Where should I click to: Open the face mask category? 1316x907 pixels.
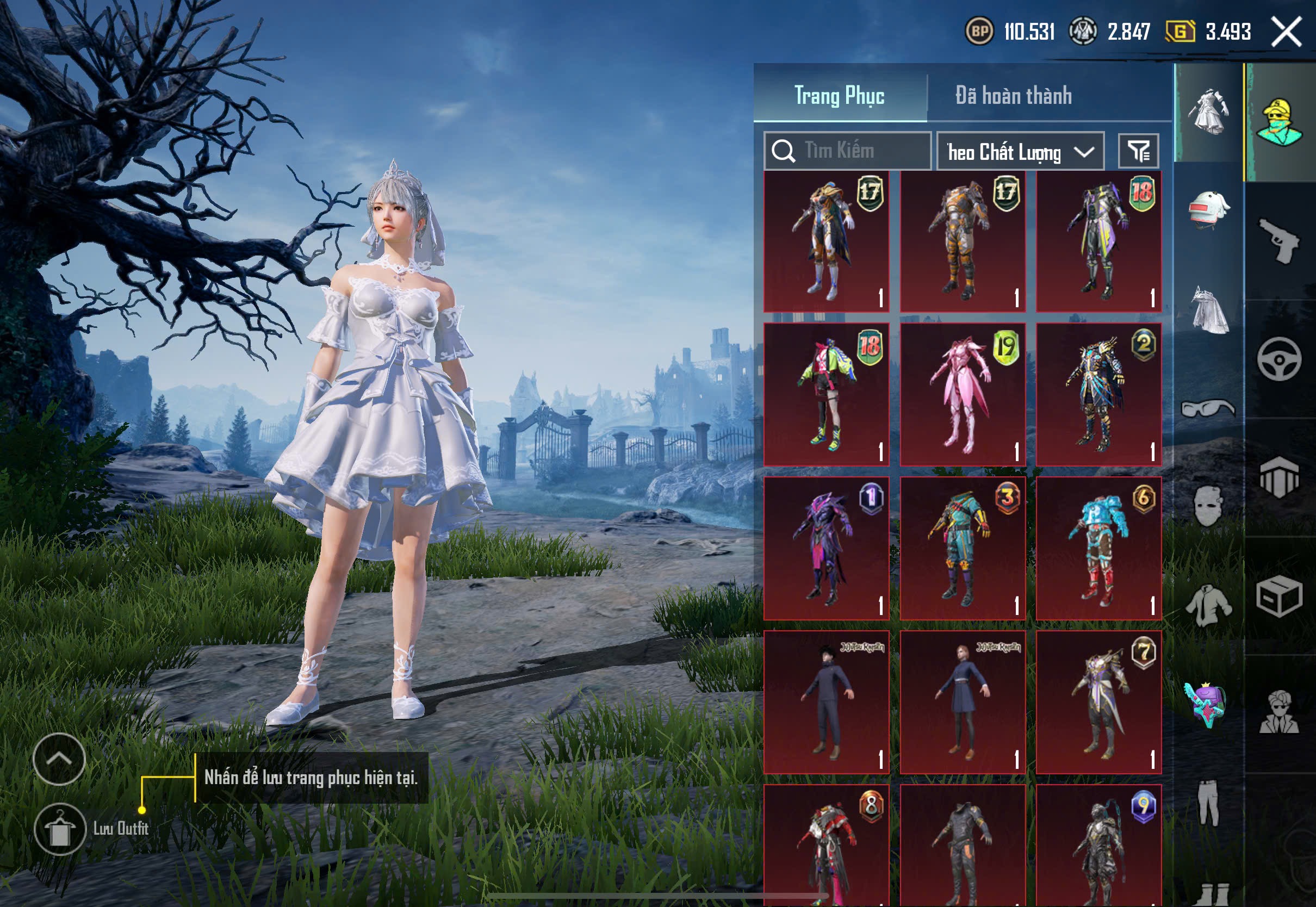tap(1209, 506)
